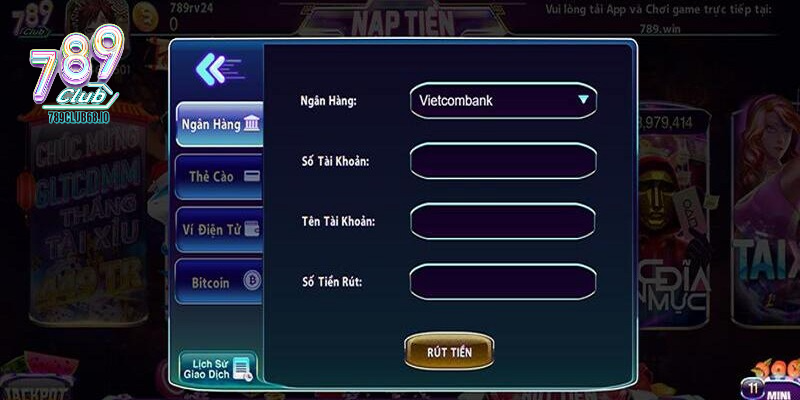The height and width of the screenshot is (400, 800).
Task: Switch to the Ngân Hàng tab
Action: [219, 125]
